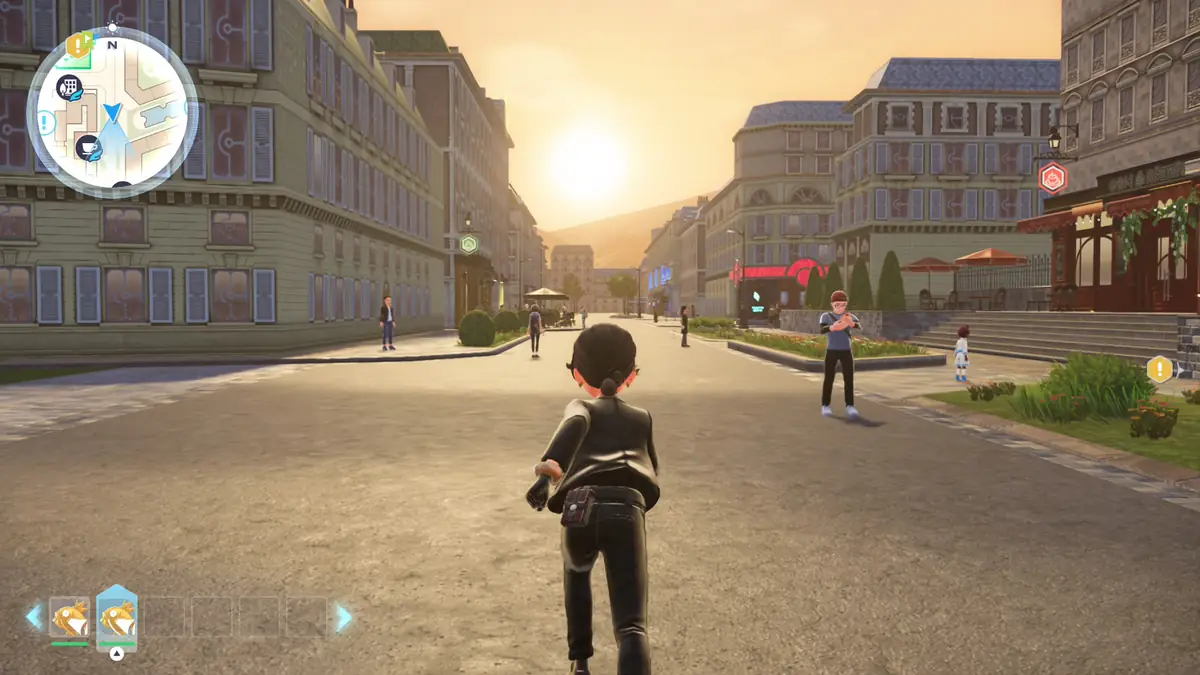The width and height of the screenshot is (1200, 675).
Task: Click the light blue exclamation minimap marker
Action: pos(46,123)
